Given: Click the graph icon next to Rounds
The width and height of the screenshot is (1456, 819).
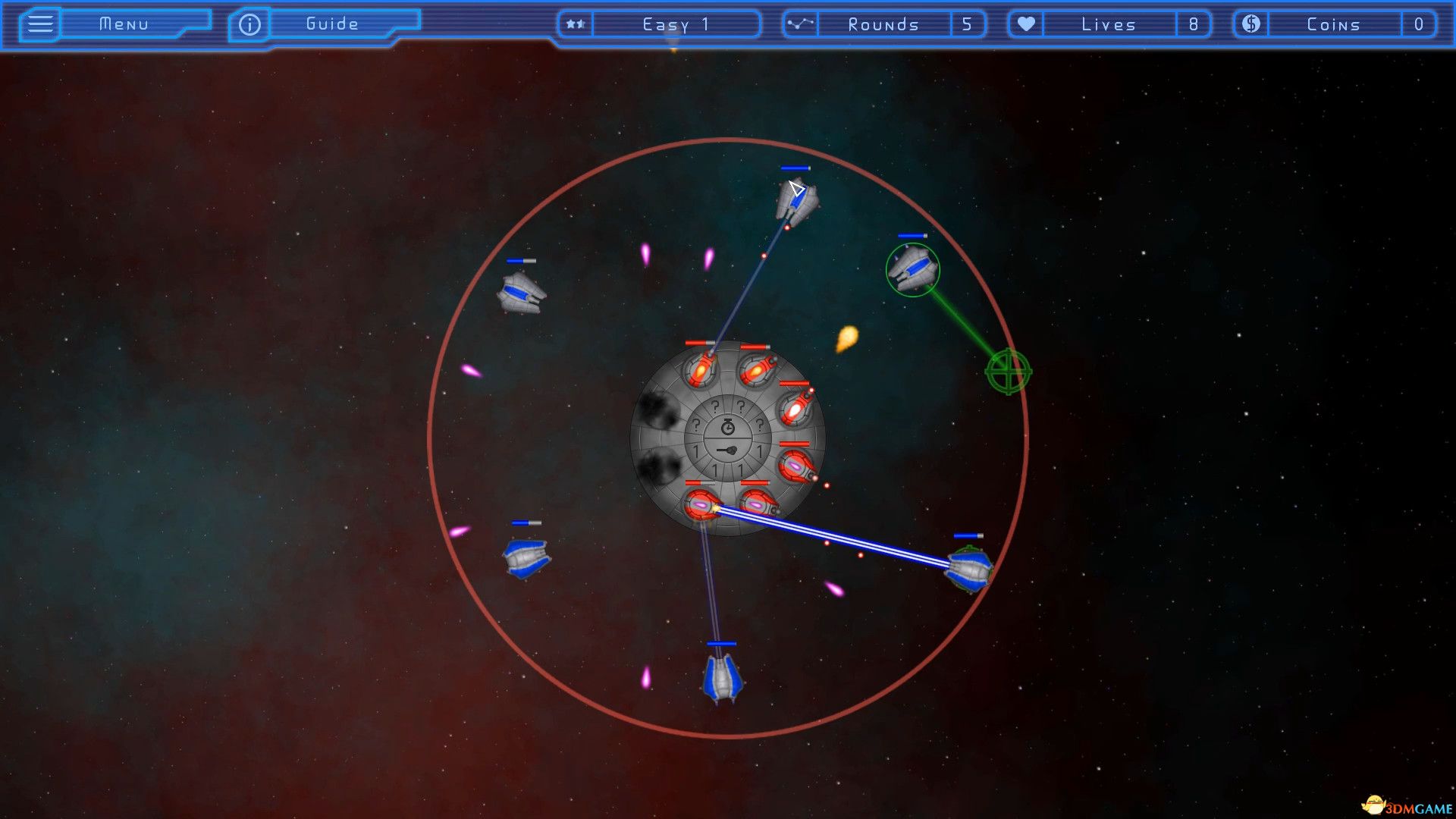Looking at the screenshot, I should coord(799,24).
